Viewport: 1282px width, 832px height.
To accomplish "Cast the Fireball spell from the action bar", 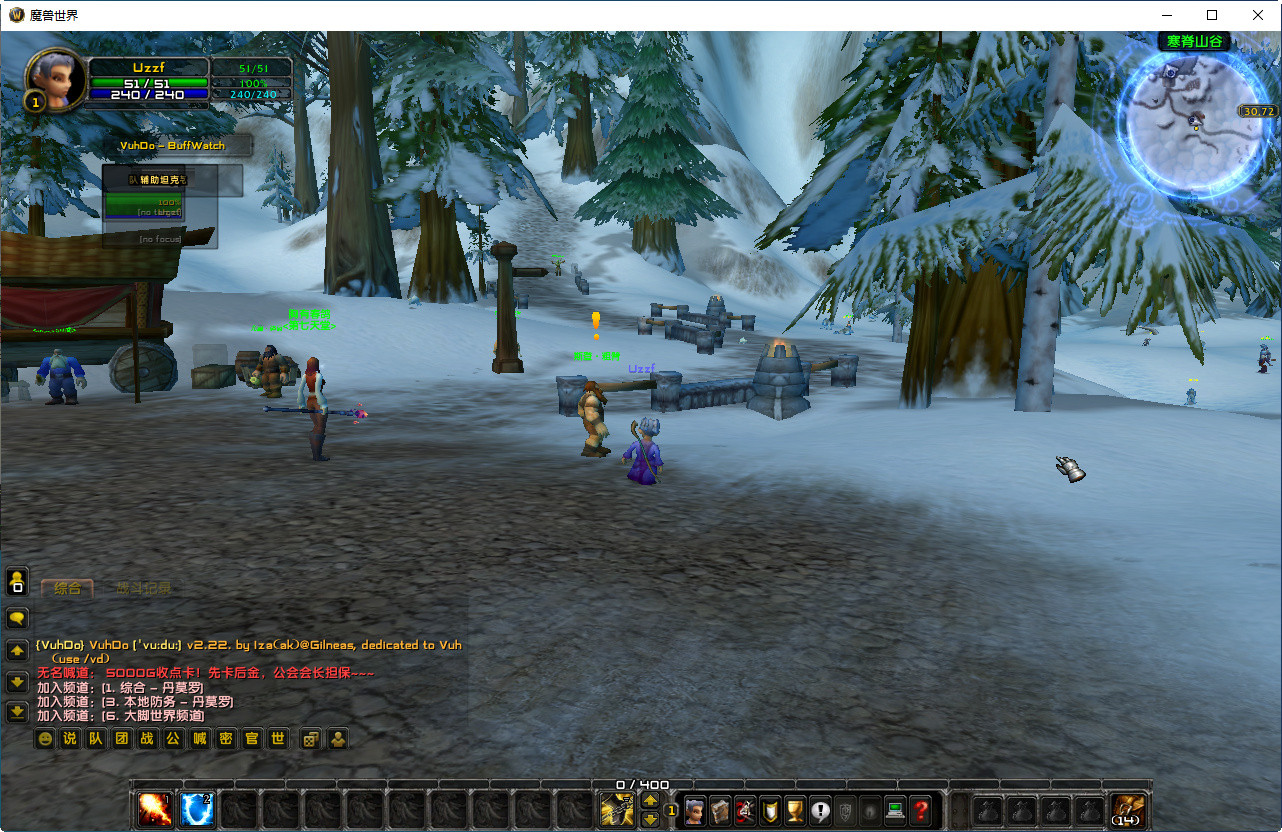I will (x=155, y=809).
